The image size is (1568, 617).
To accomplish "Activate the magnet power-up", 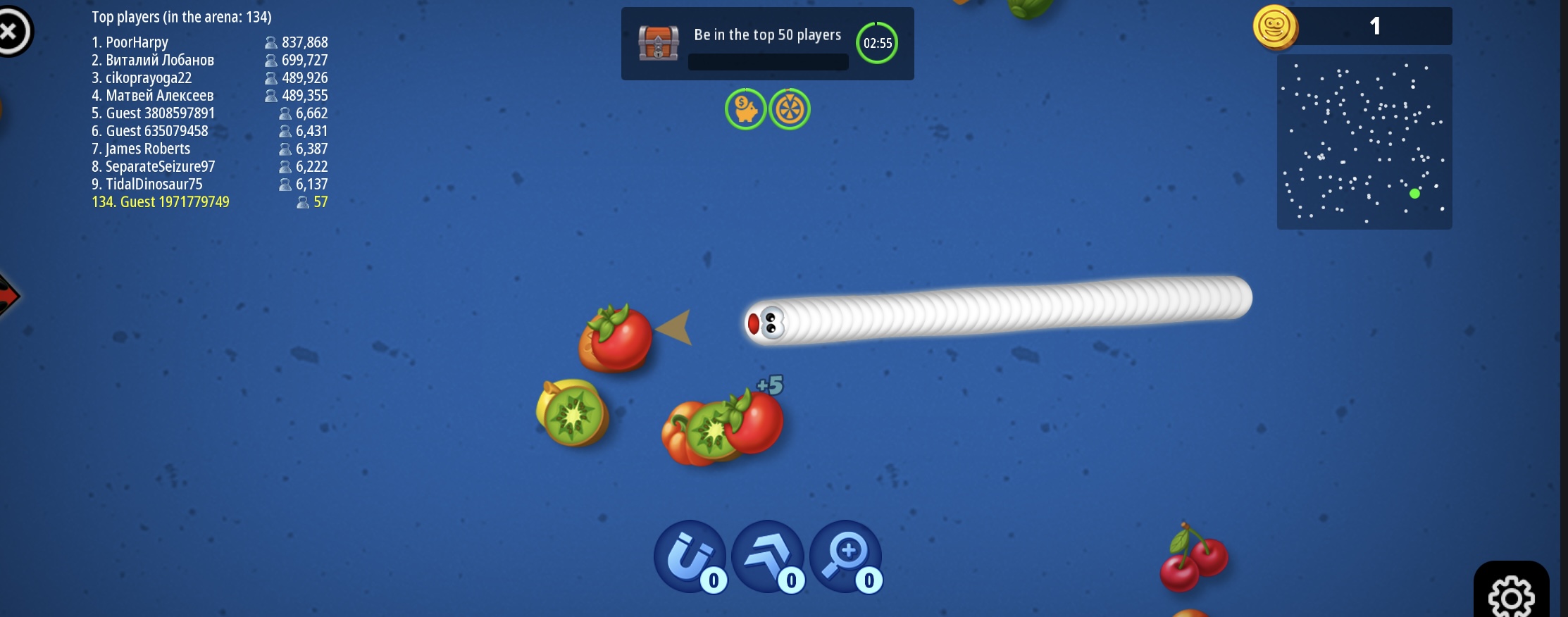I will [690, 556].
